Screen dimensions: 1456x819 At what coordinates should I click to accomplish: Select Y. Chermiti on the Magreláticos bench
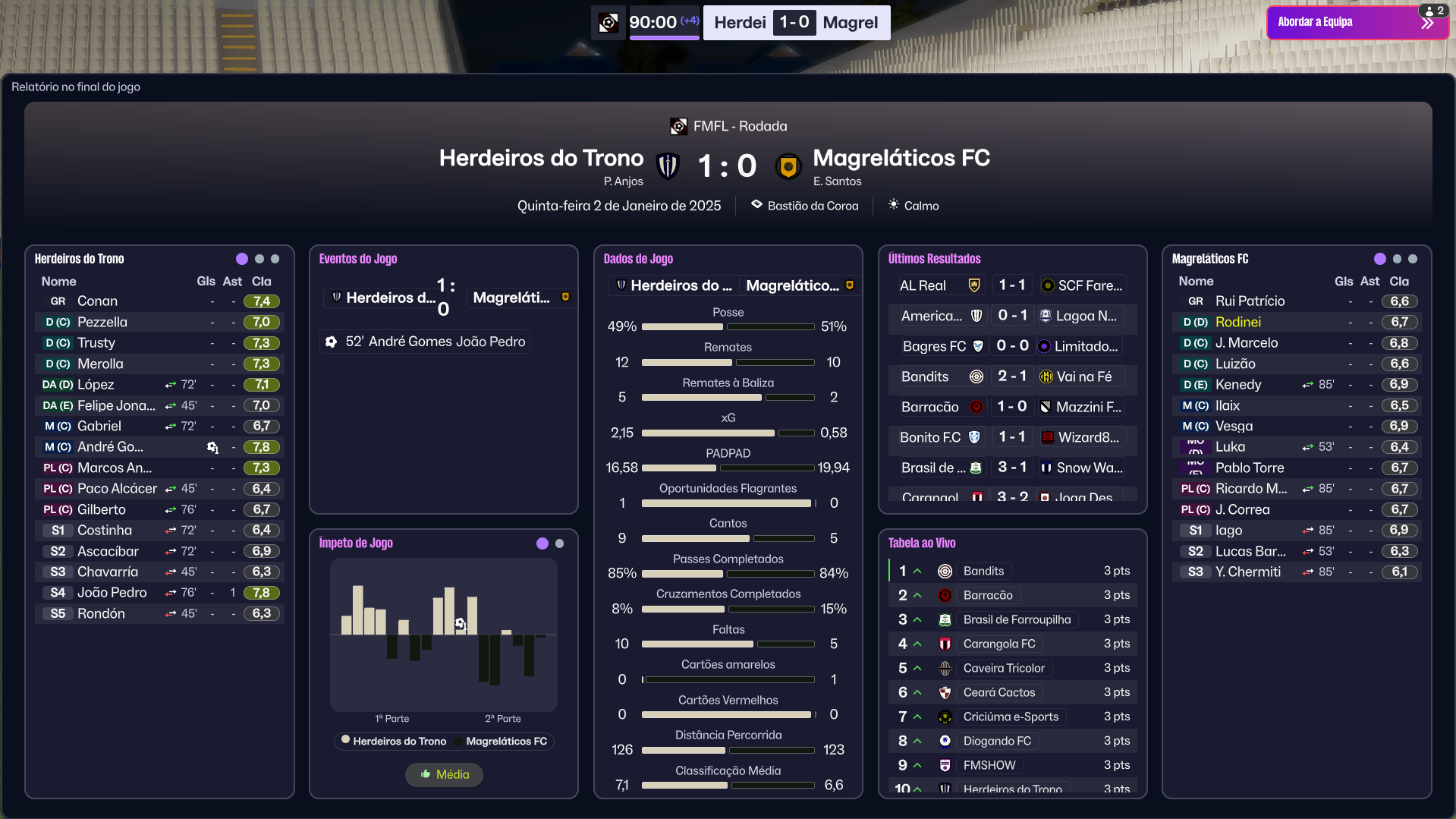coord(1247,572)
